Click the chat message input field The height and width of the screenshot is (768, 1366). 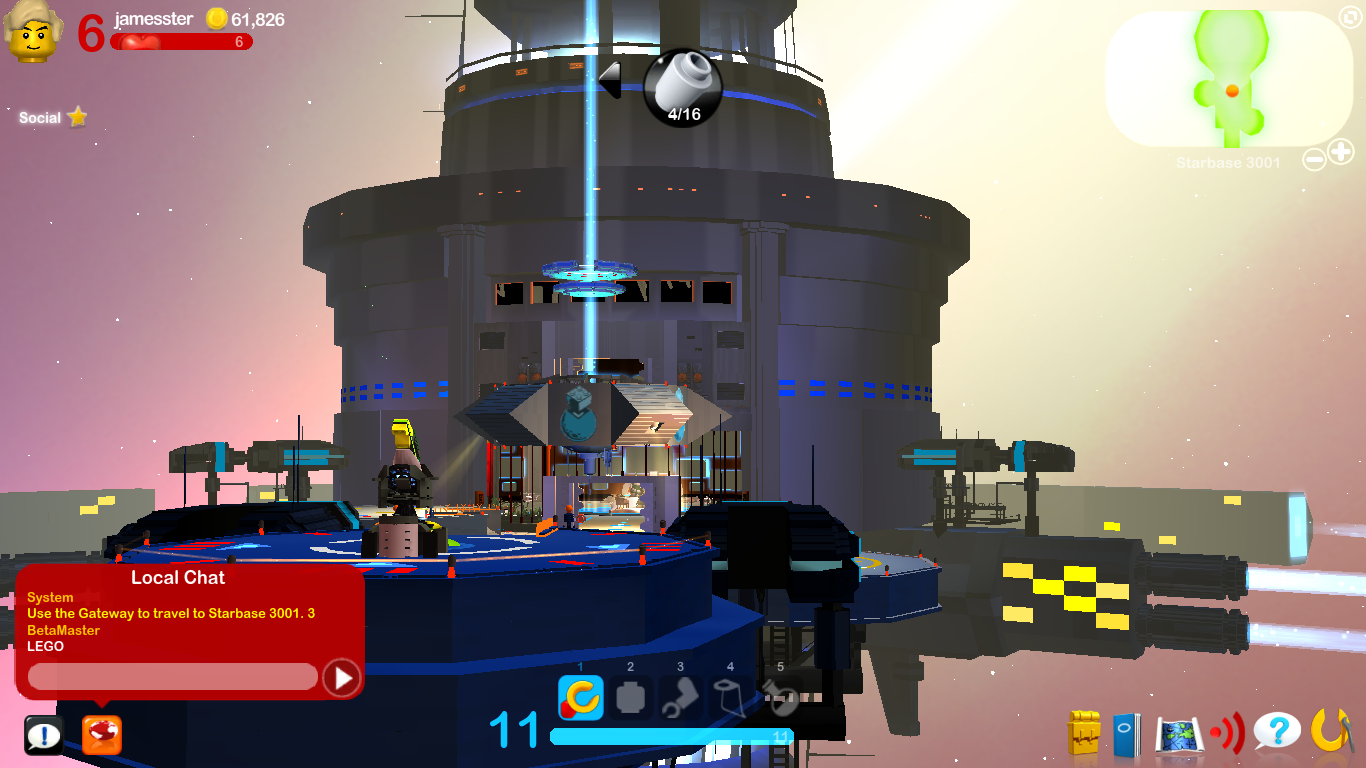170,676
